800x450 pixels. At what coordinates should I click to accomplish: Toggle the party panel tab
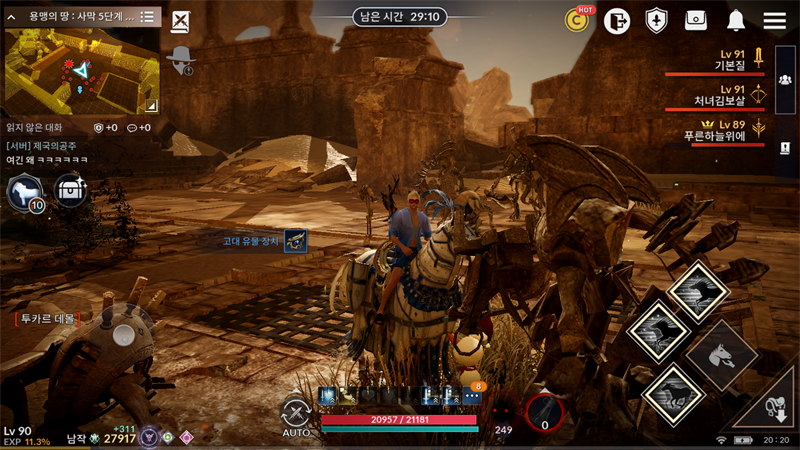[x=785, y=79]
